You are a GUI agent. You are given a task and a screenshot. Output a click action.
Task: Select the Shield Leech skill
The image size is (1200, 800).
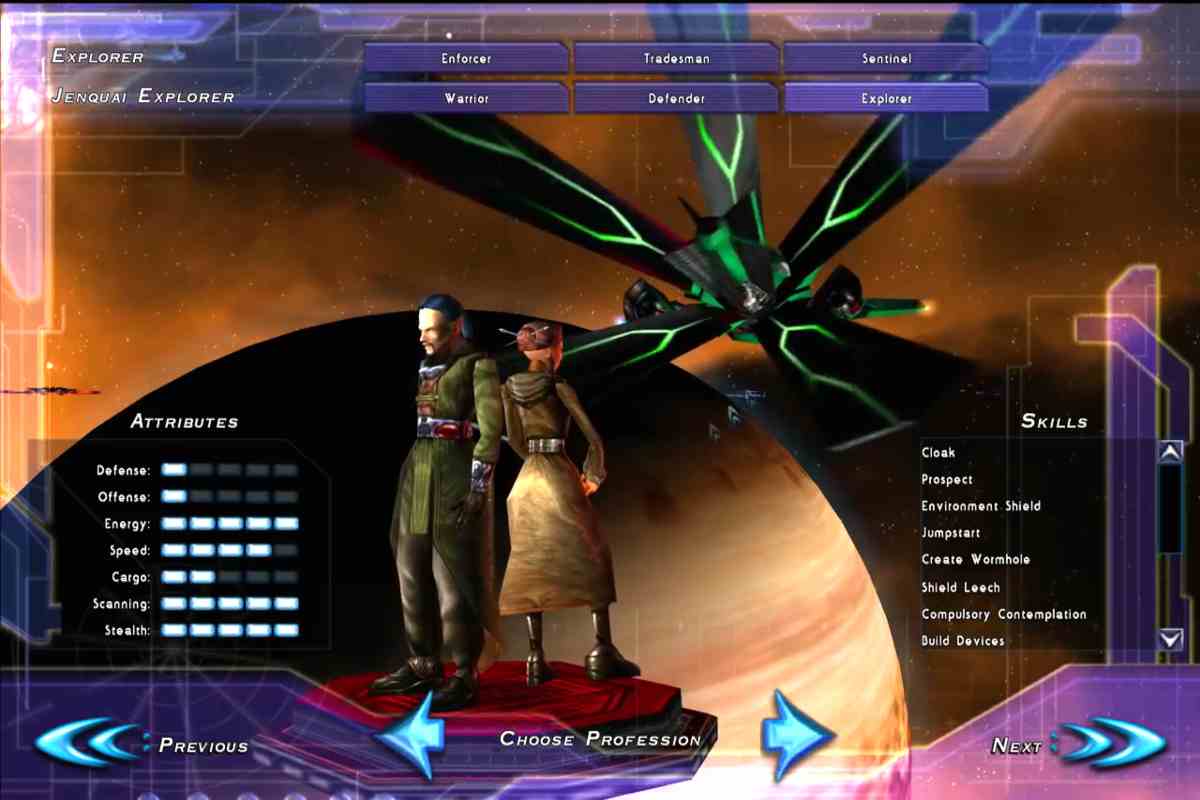[x=961, y=587]
